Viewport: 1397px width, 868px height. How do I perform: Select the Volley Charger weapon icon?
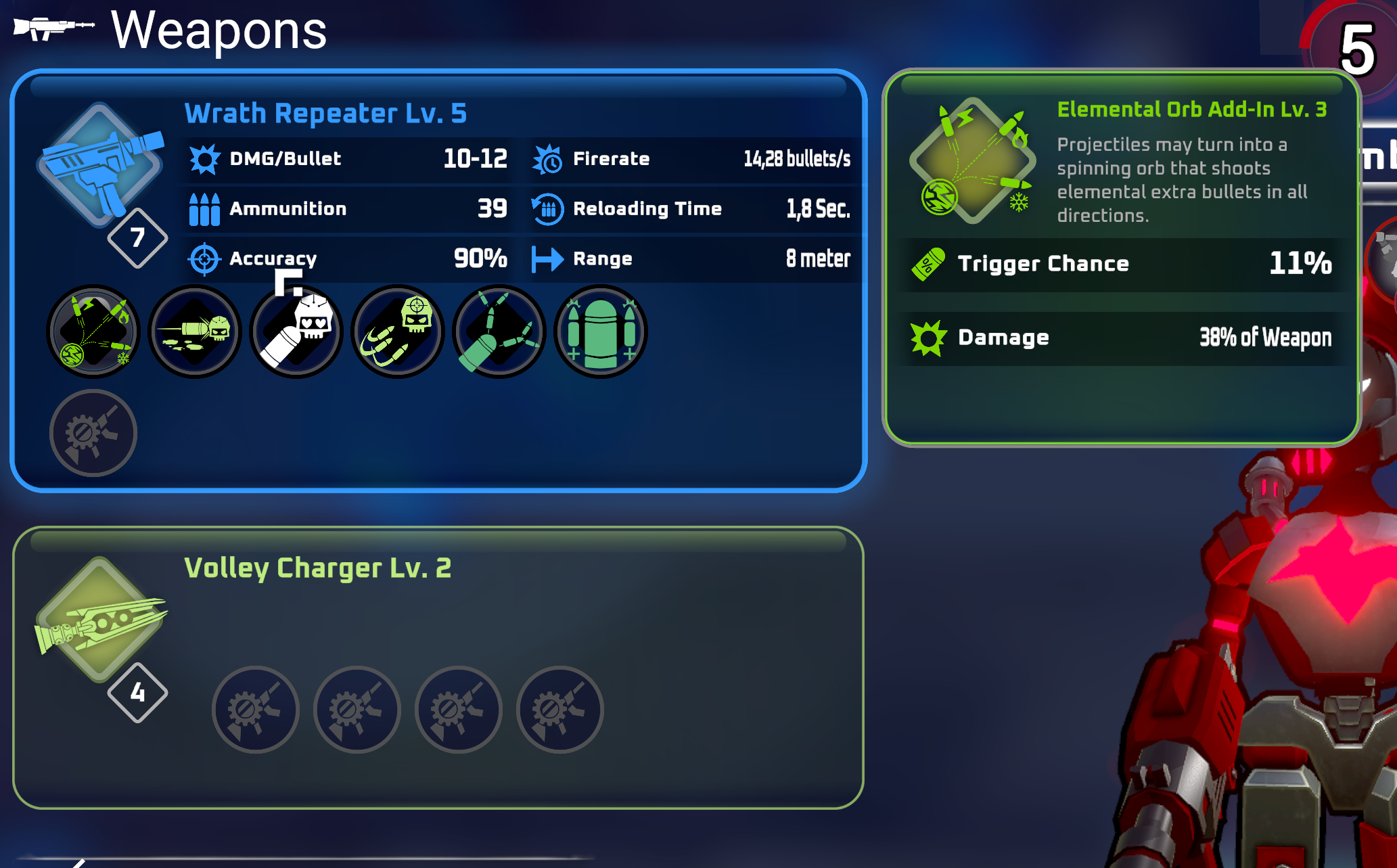point(100,619)
